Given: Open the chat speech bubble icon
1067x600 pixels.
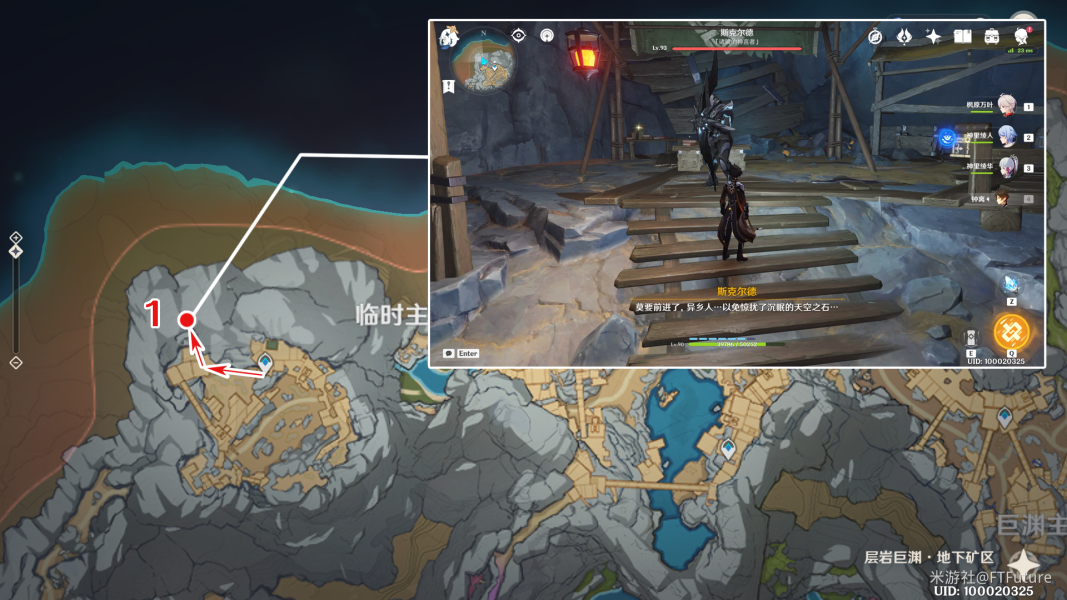Looking at the screenshot, I should point(449,353).
